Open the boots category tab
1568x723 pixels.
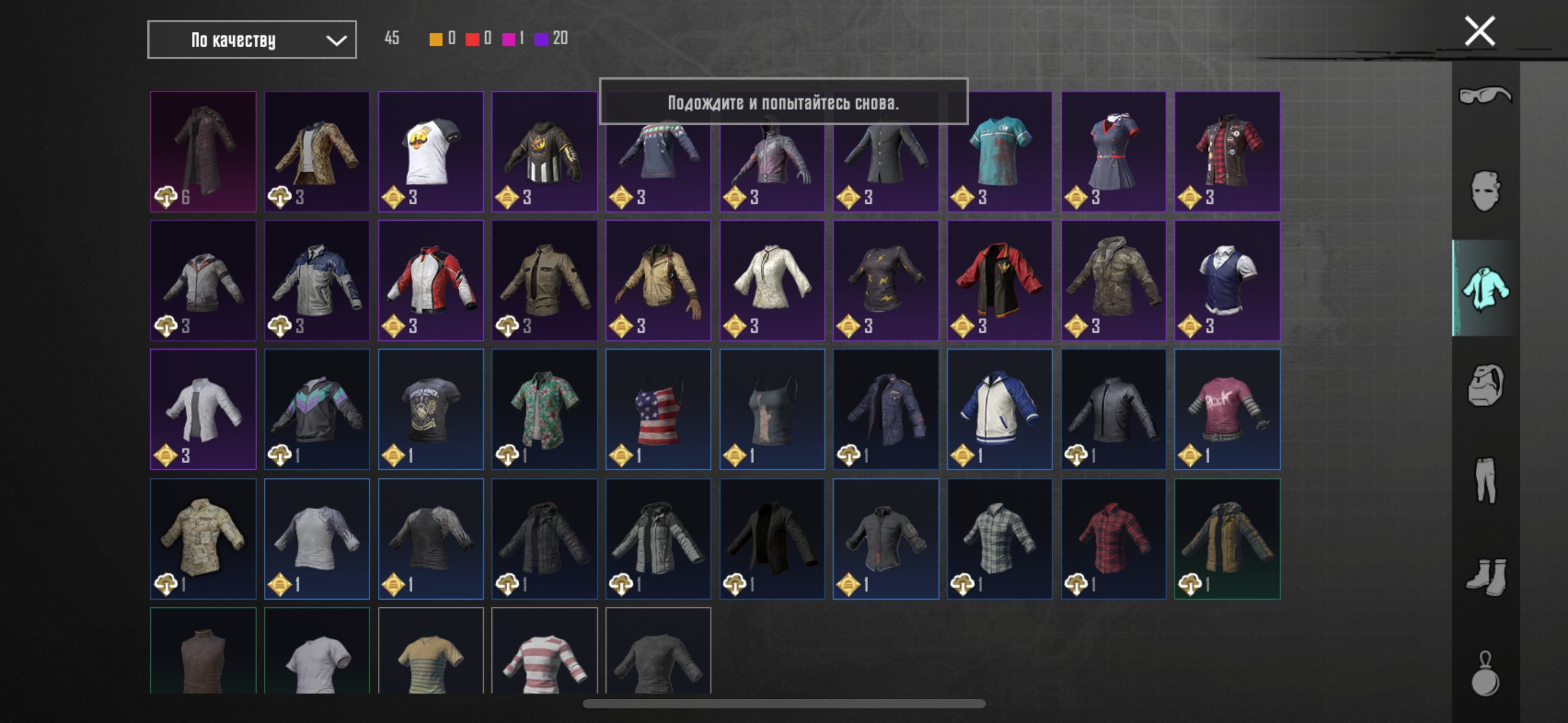tap(1485, 576)
